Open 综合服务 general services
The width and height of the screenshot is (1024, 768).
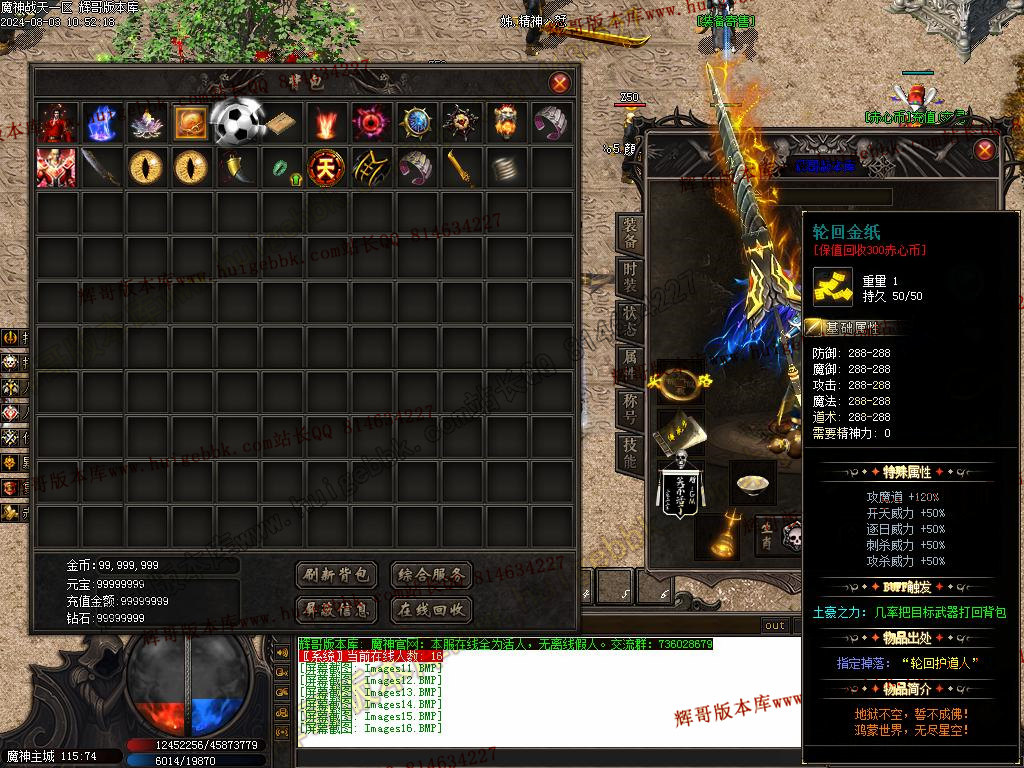[x=430, y=575]
